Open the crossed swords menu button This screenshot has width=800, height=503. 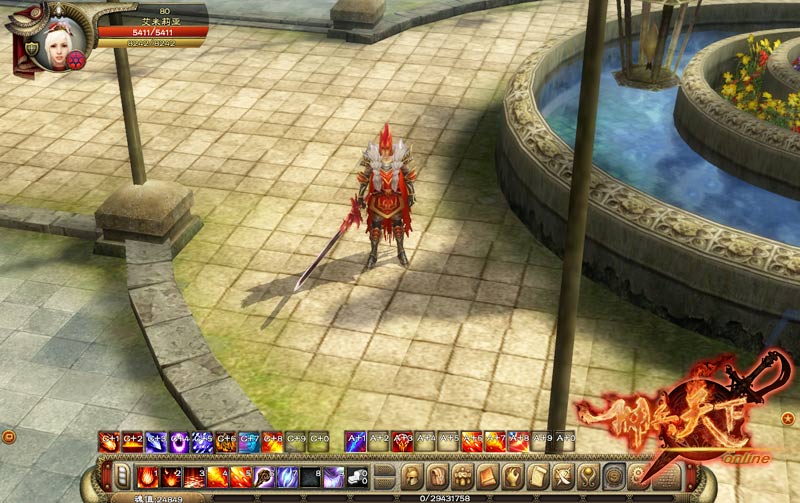coord(564,476)
